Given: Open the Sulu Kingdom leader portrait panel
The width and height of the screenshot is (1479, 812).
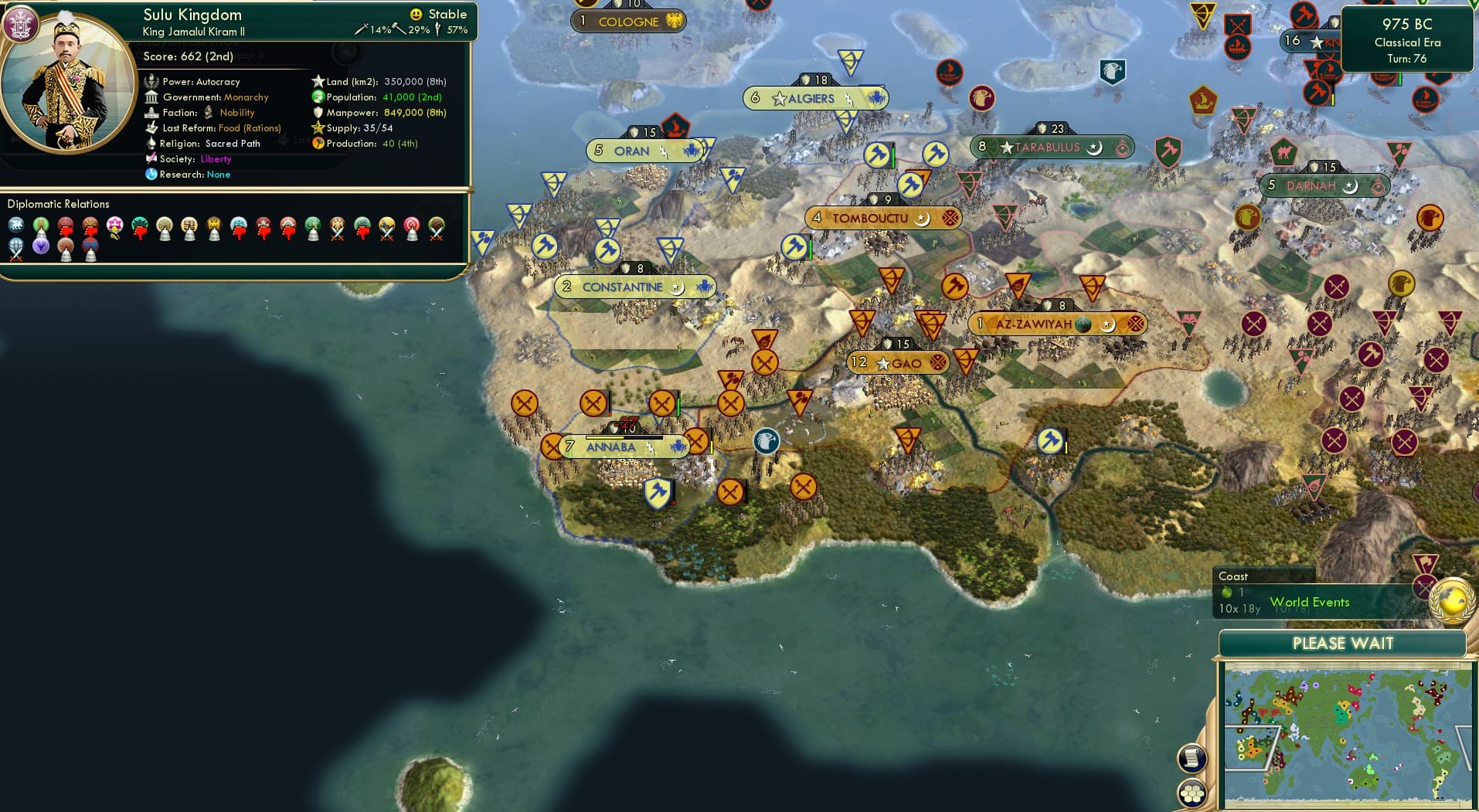Looking at the screenshot, I should click(x=66, y=70).
